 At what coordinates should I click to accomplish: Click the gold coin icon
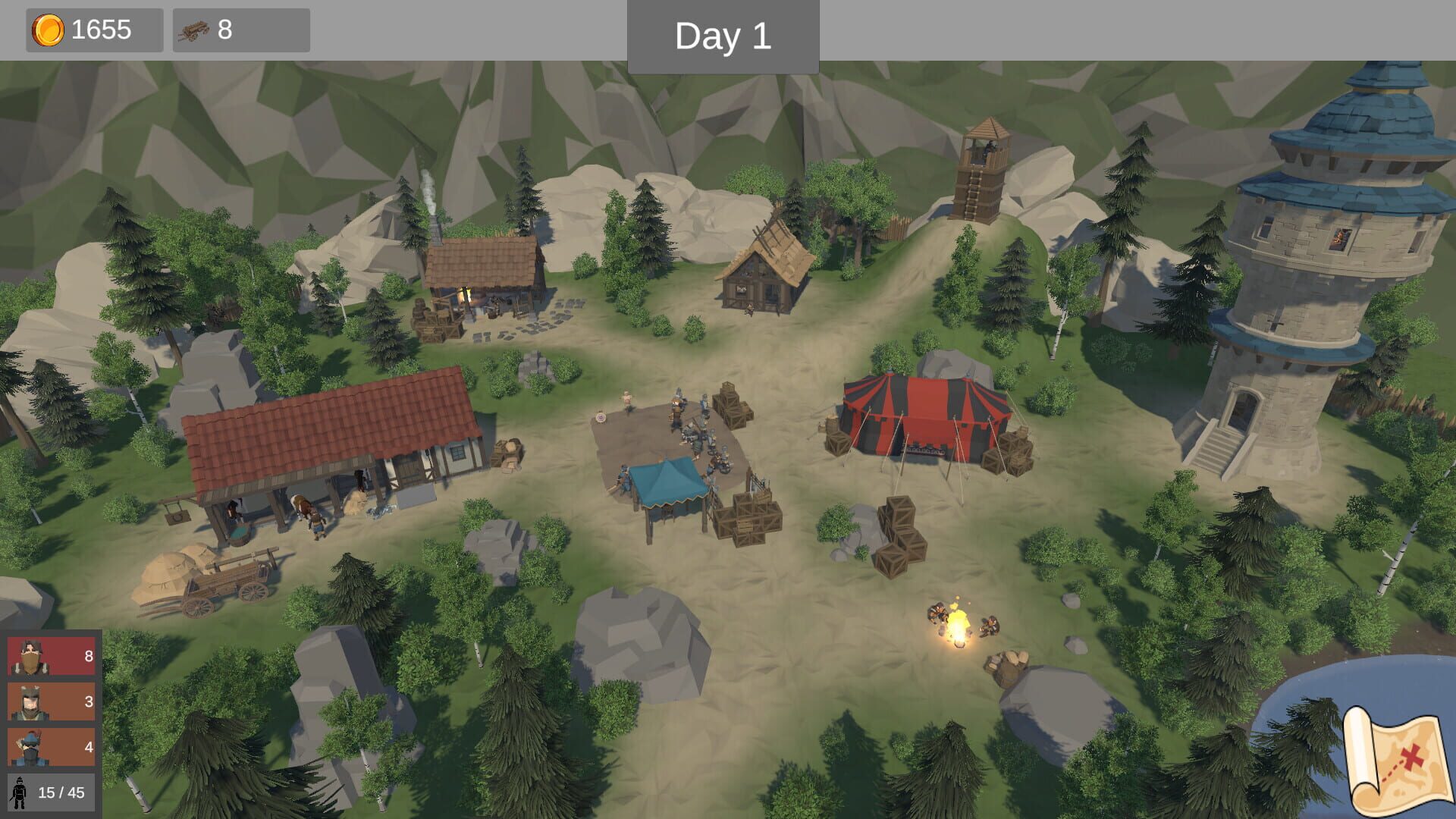click(x=47, y=30)
